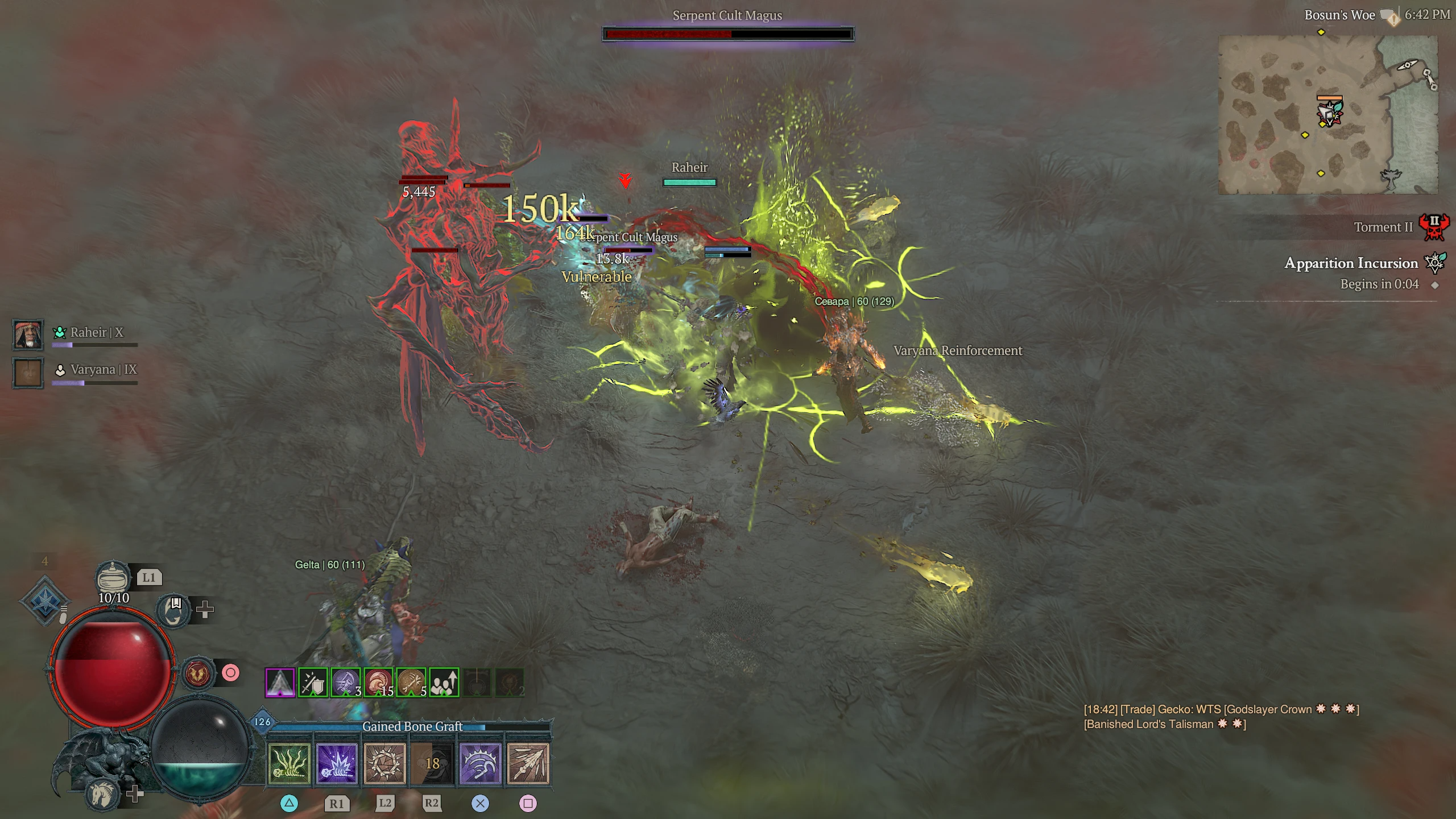Activate the purple scythe skill
Image resolution: width=1456 pixels, height=819 pixels.
pos(480,763)
